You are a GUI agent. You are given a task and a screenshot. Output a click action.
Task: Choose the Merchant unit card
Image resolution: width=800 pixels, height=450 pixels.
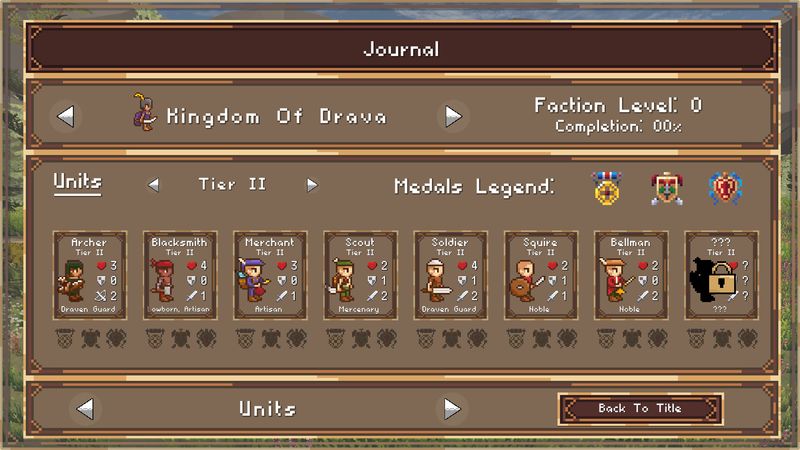pos(270,275)
